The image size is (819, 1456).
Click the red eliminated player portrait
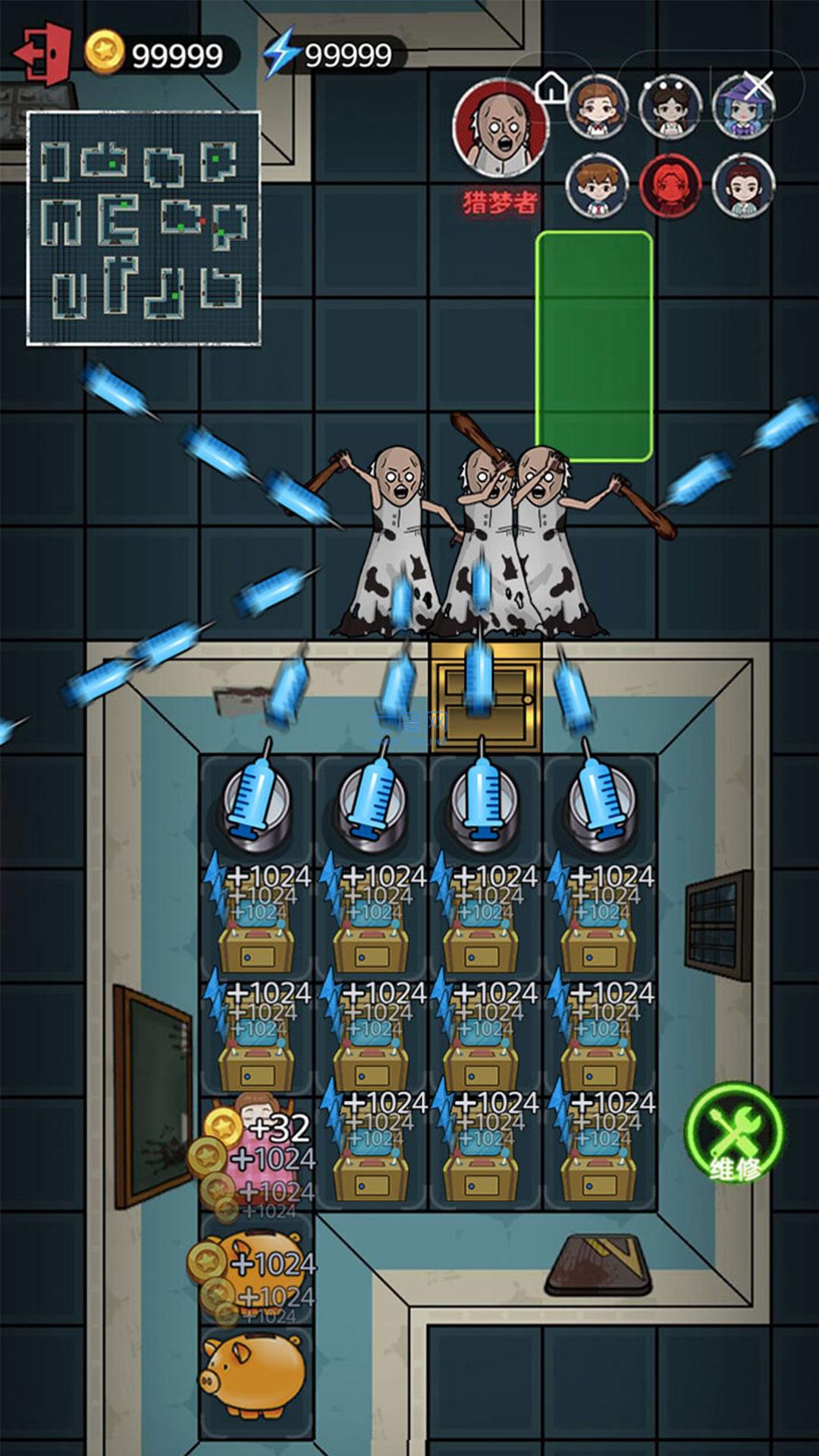click(x=670, y=186)
